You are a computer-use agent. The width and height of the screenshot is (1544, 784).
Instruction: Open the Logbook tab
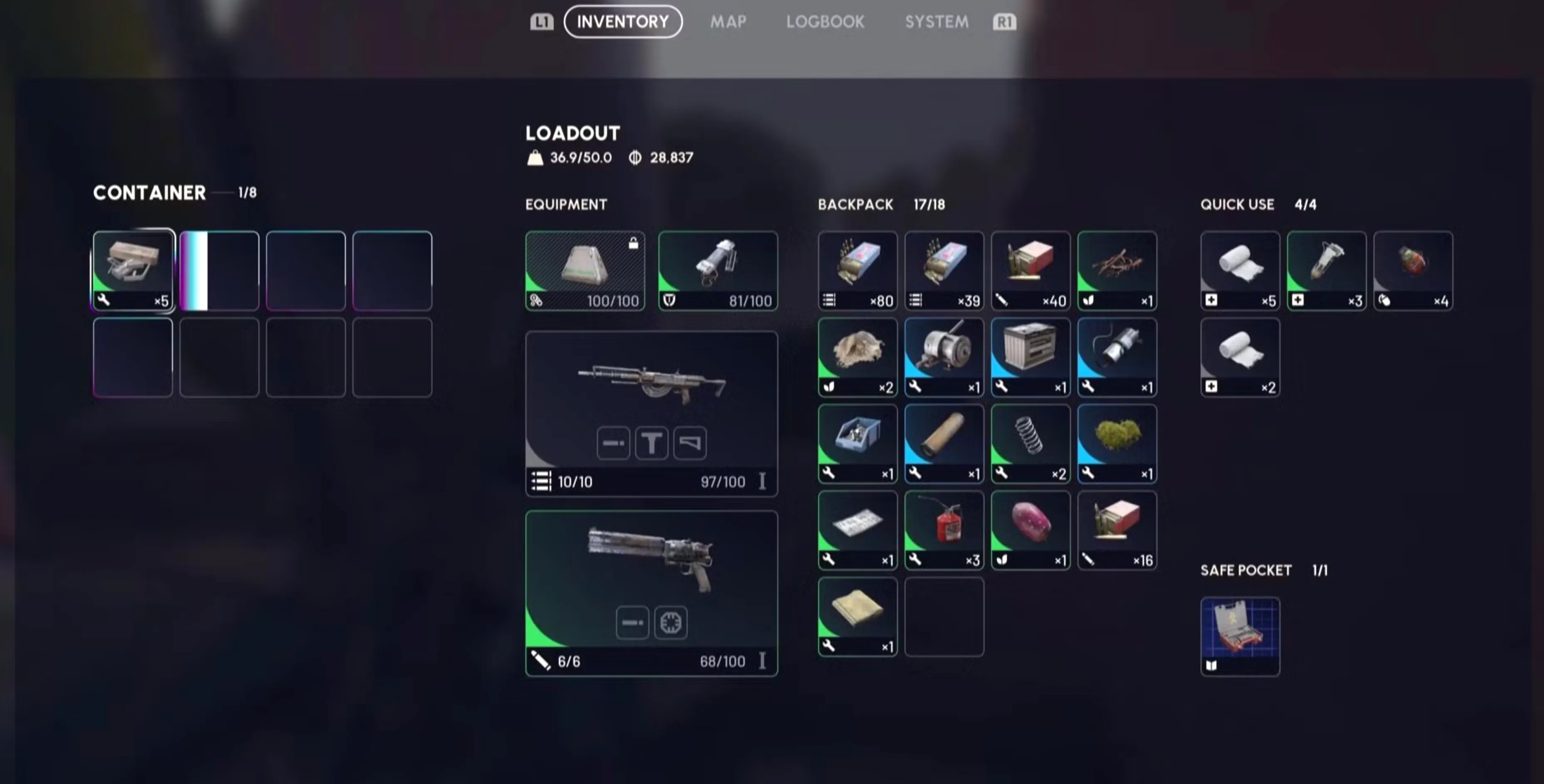(x=825, y=22)
